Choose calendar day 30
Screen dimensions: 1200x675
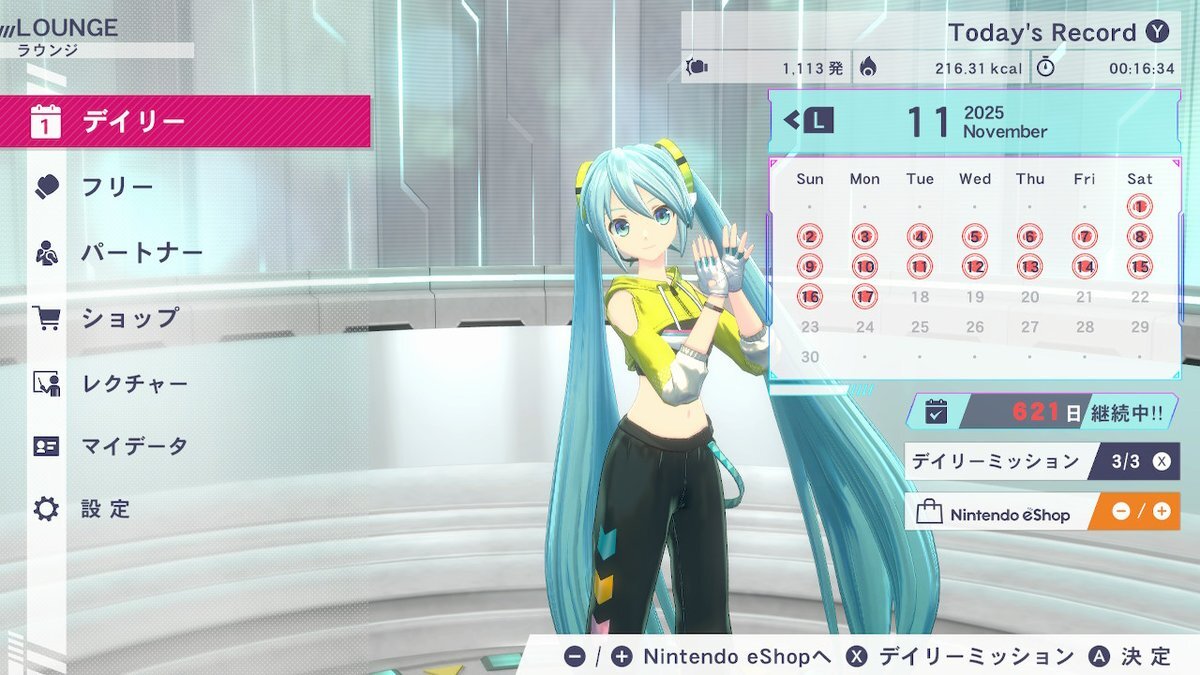point(810,357)
